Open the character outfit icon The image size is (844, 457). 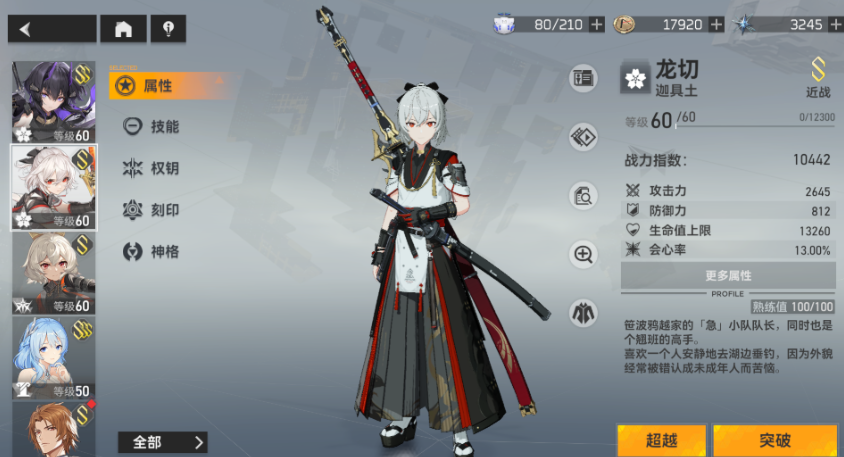pyautogui.click(x=583, y=312)
